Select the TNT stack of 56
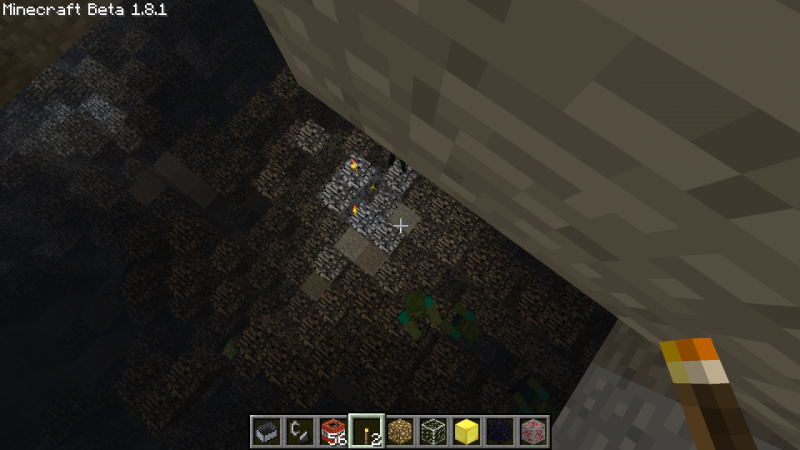 [x=333, y=431]
